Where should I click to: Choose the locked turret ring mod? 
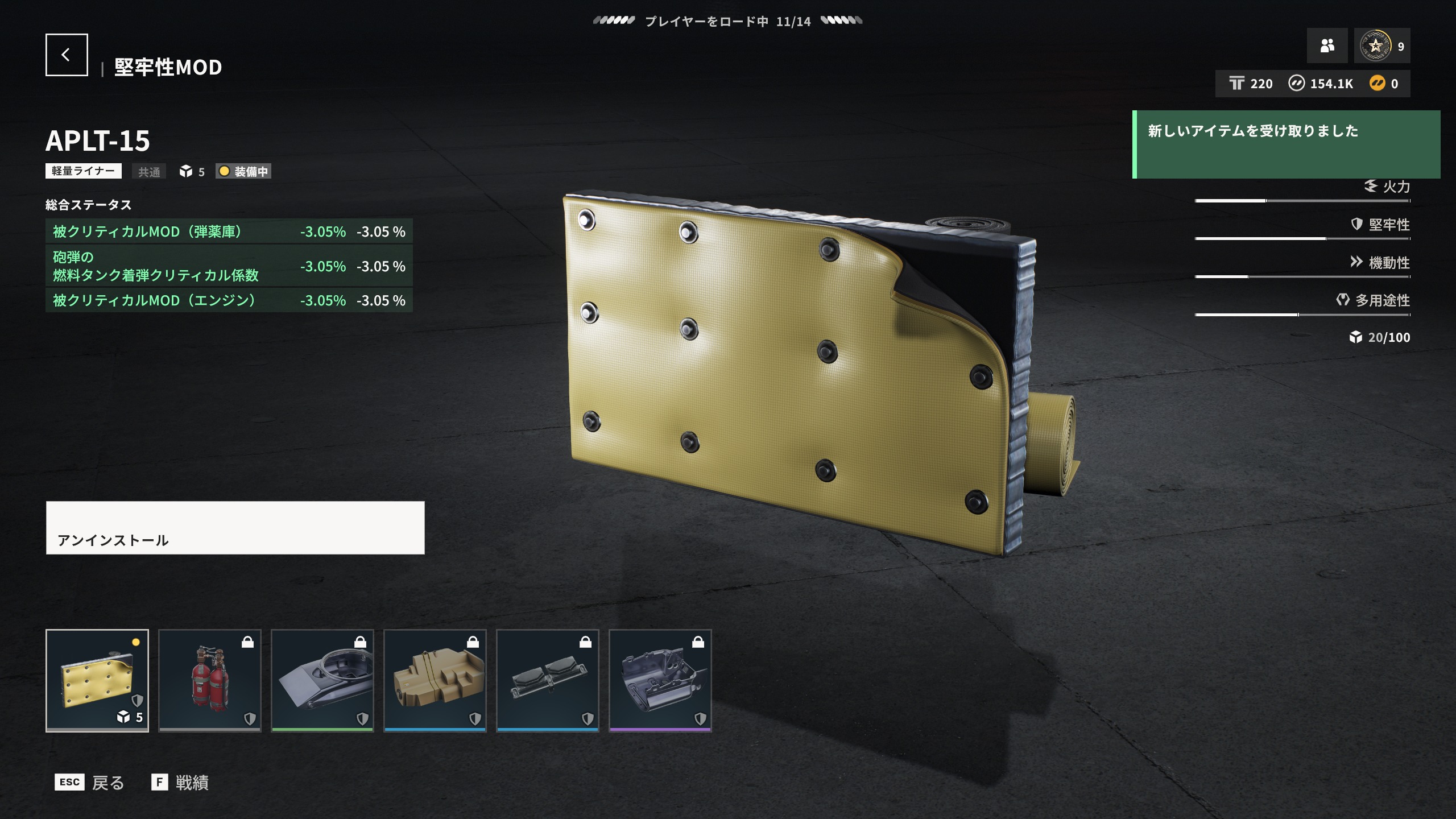coord(322,680)
